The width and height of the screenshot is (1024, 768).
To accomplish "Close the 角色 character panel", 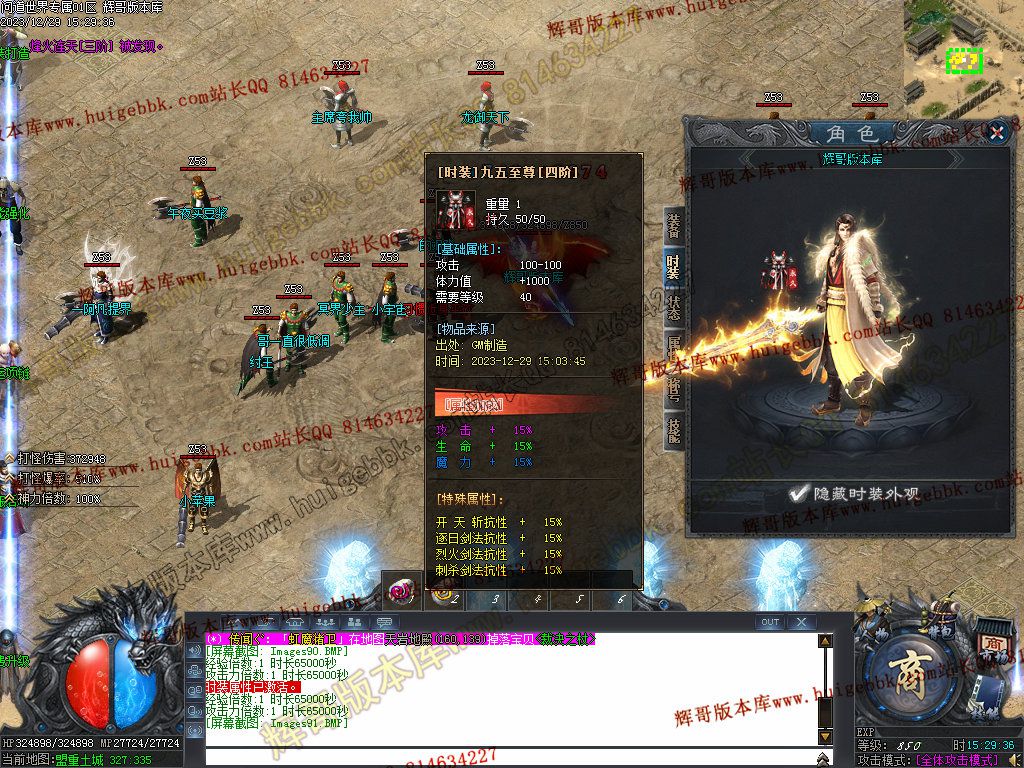I will click(x=996, y=132).
